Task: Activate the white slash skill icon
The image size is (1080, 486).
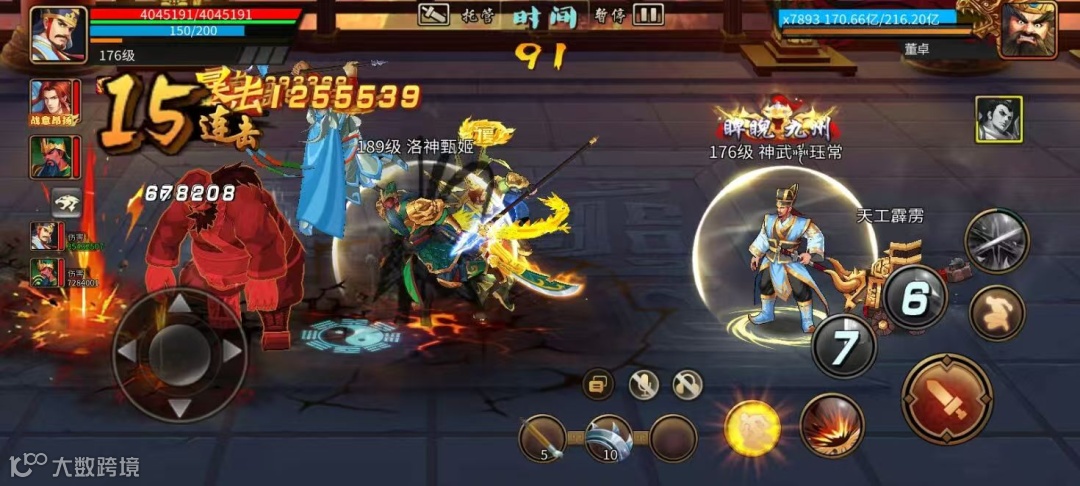Action: 997,241
